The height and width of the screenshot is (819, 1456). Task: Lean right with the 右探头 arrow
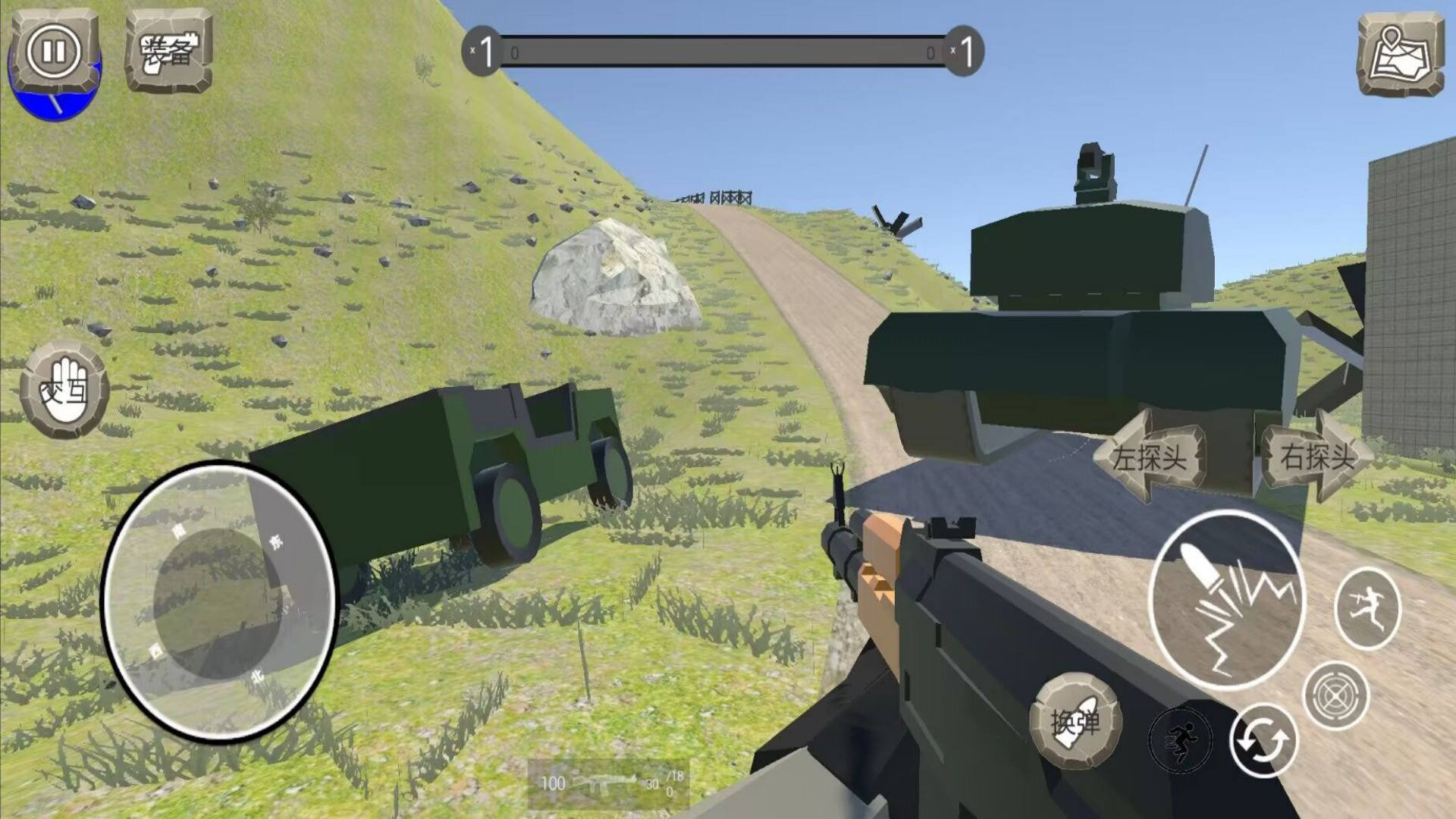point(1317,456)
